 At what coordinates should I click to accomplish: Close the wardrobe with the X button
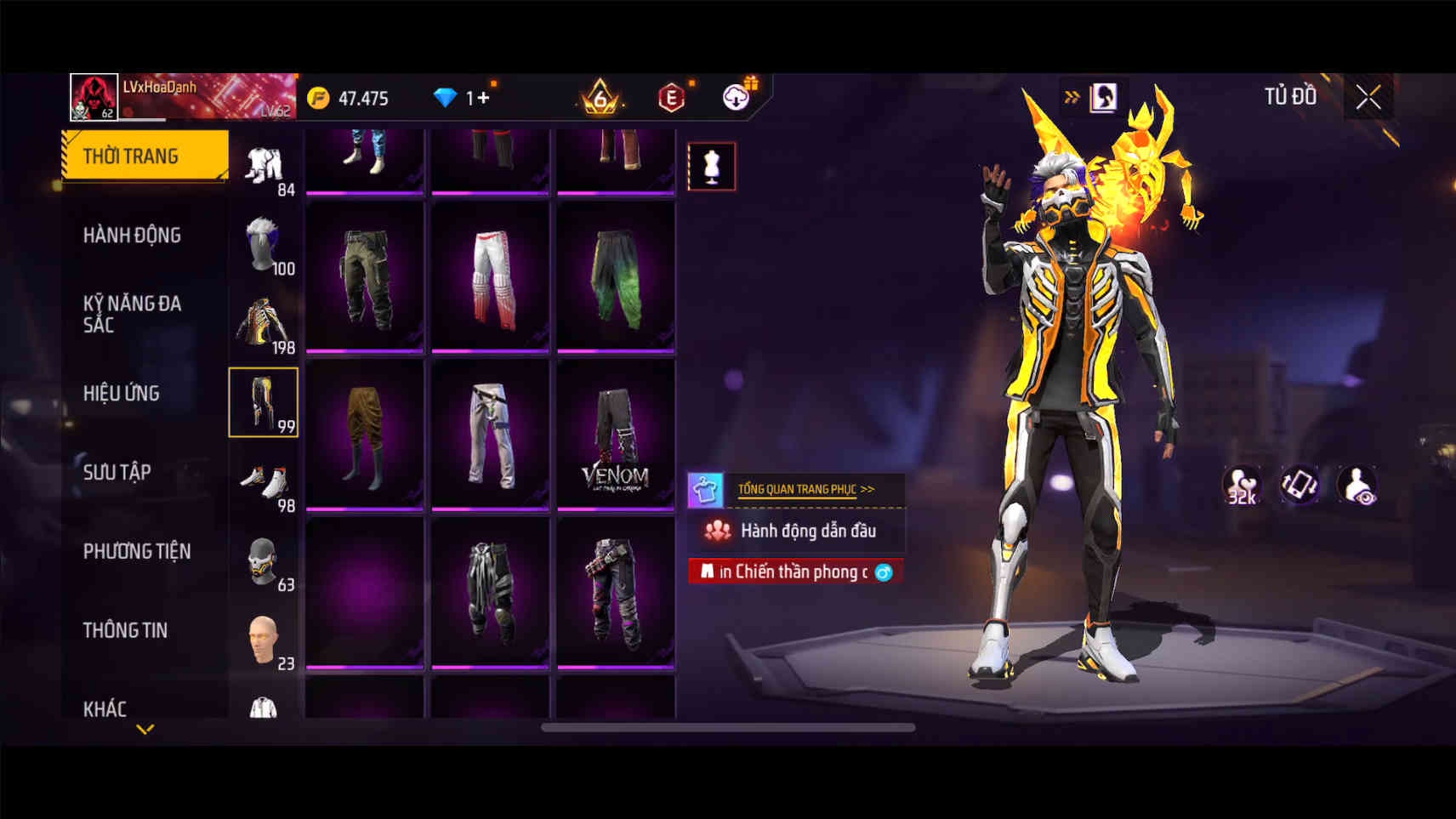pos(1368,98)
